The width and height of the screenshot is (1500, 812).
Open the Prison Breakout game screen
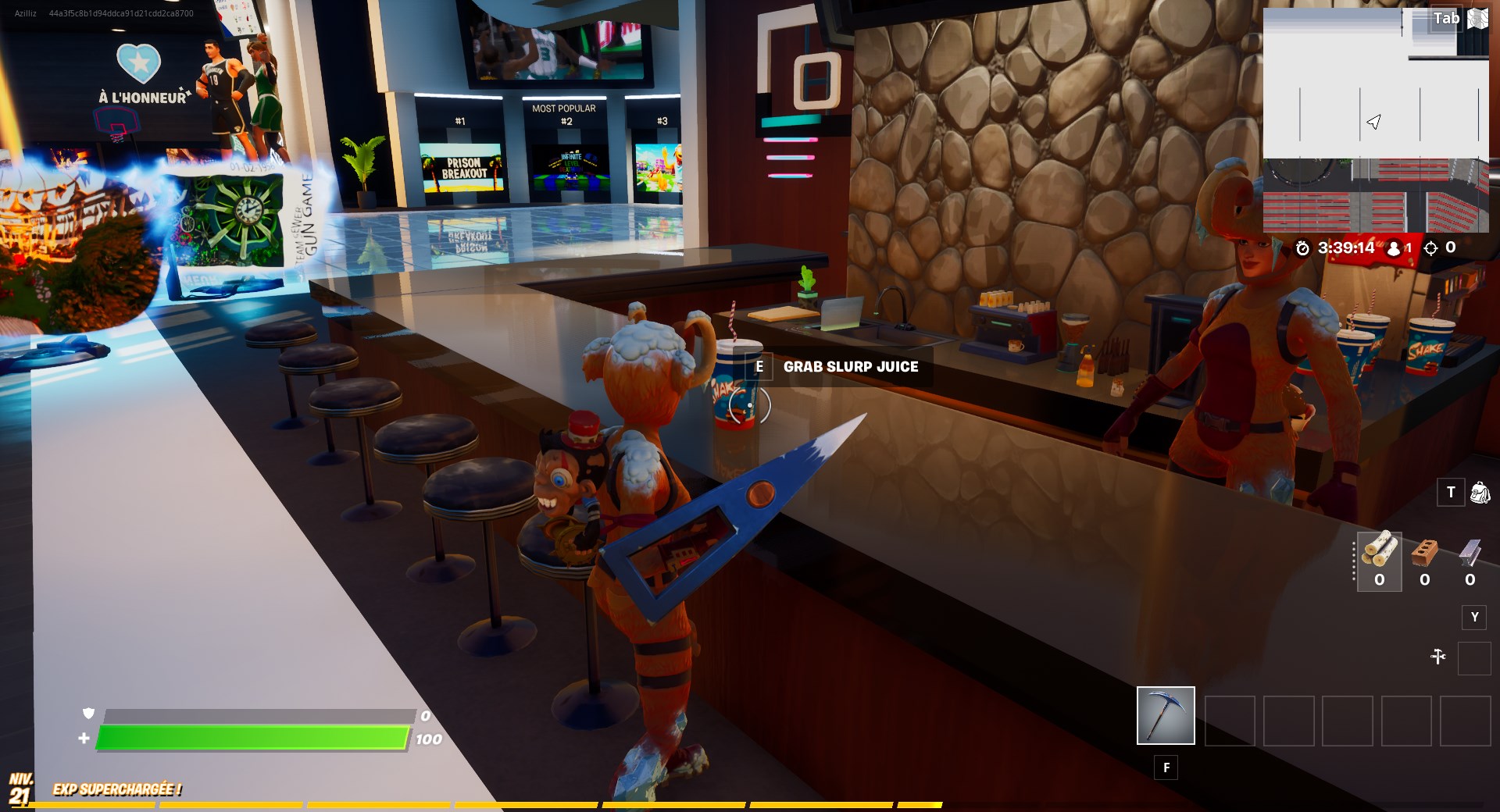click(x=463, y=166)
